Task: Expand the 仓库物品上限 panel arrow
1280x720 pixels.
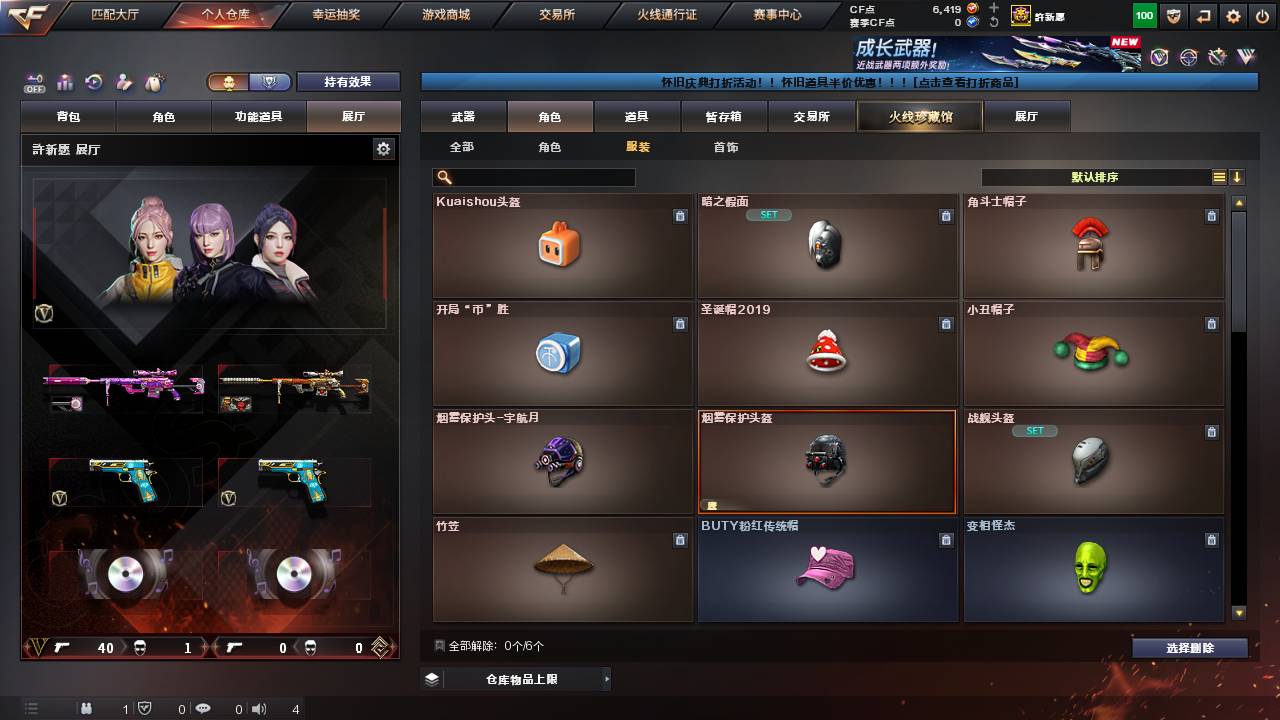Action: 605,678
